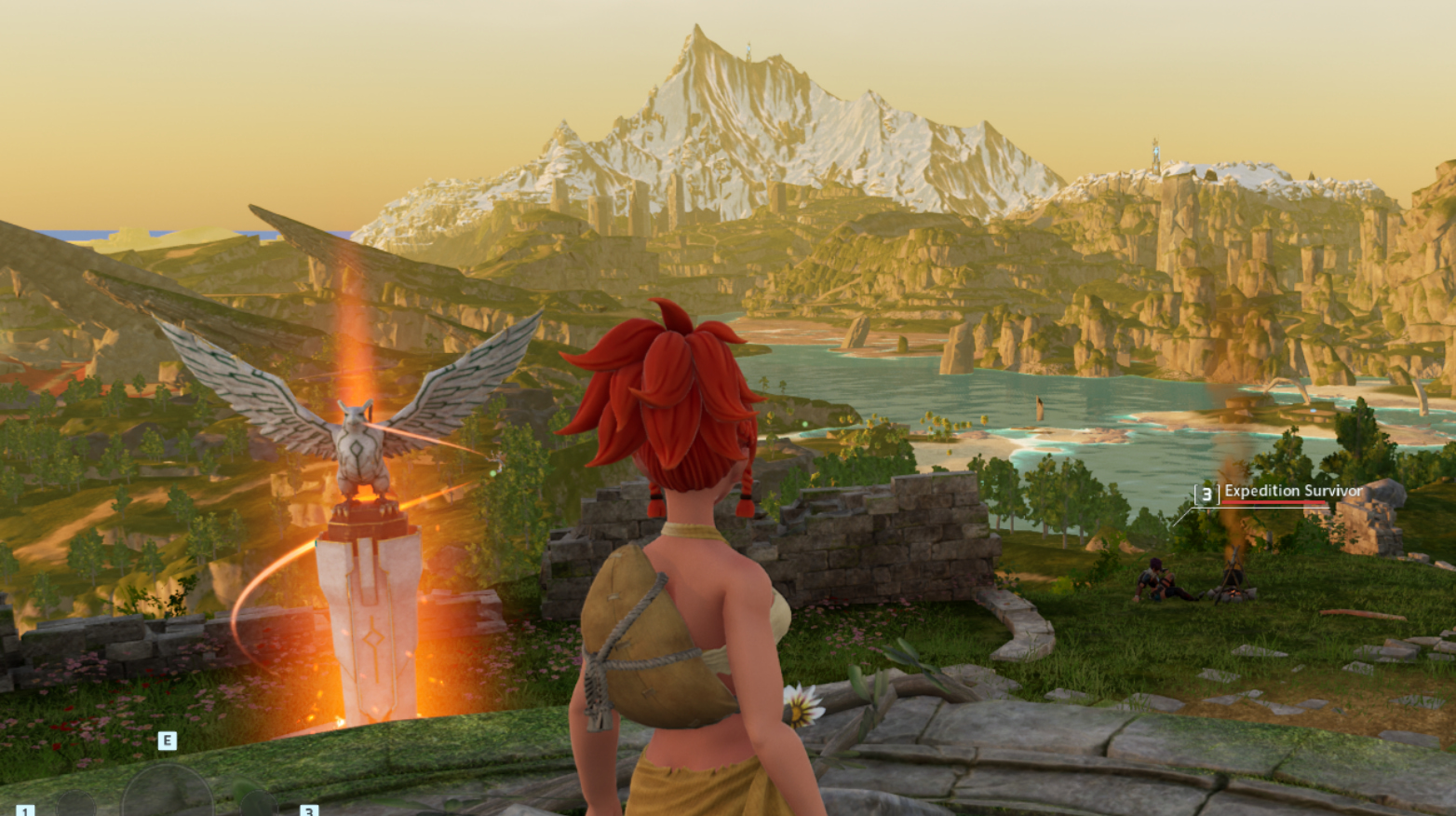Click the Expedition Survivor name label
The image size is (1456, 816).
[1292, 491]
